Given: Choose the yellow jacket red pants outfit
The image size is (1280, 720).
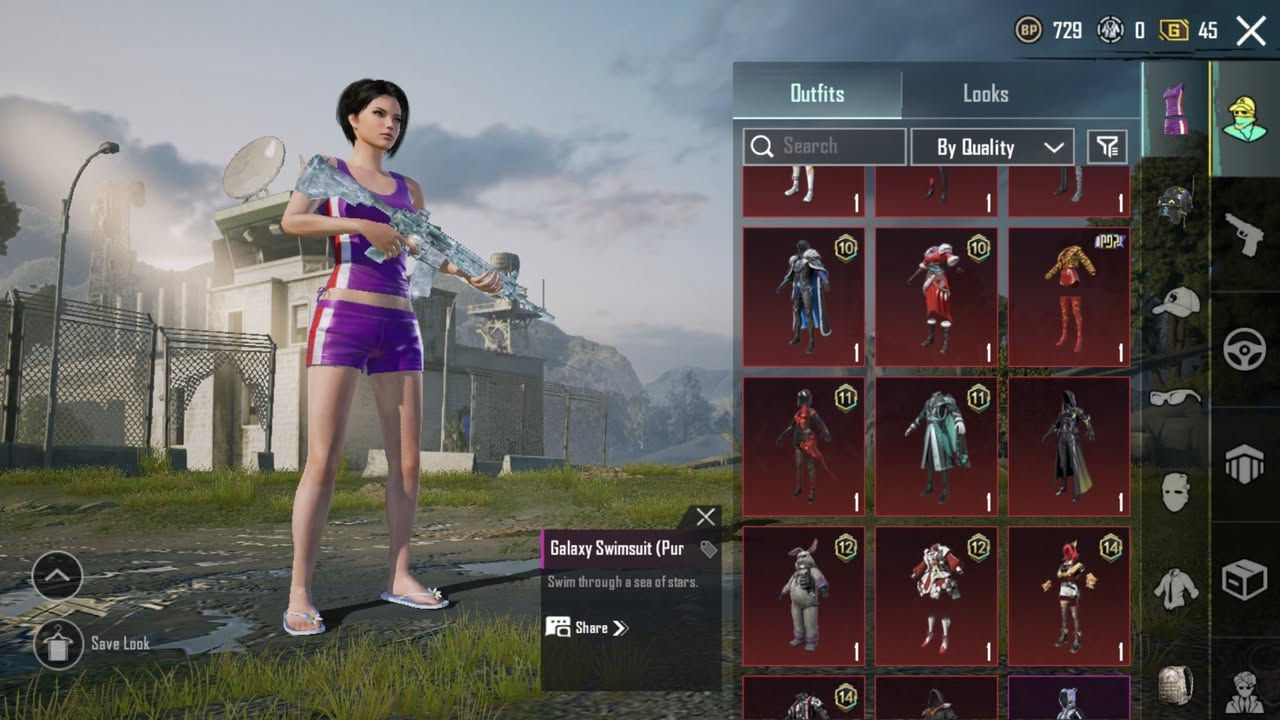Looking at the screenshot, I should [1069, 297].
